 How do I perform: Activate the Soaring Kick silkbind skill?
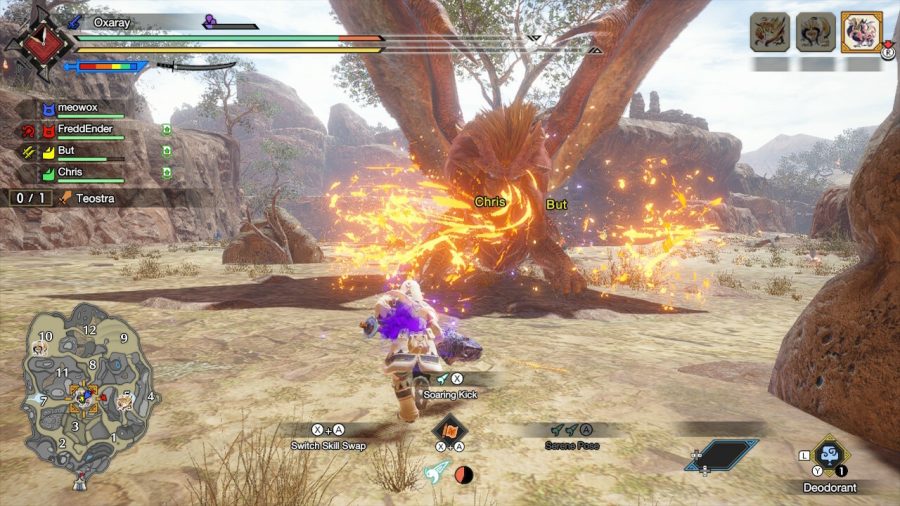(448, 395)
